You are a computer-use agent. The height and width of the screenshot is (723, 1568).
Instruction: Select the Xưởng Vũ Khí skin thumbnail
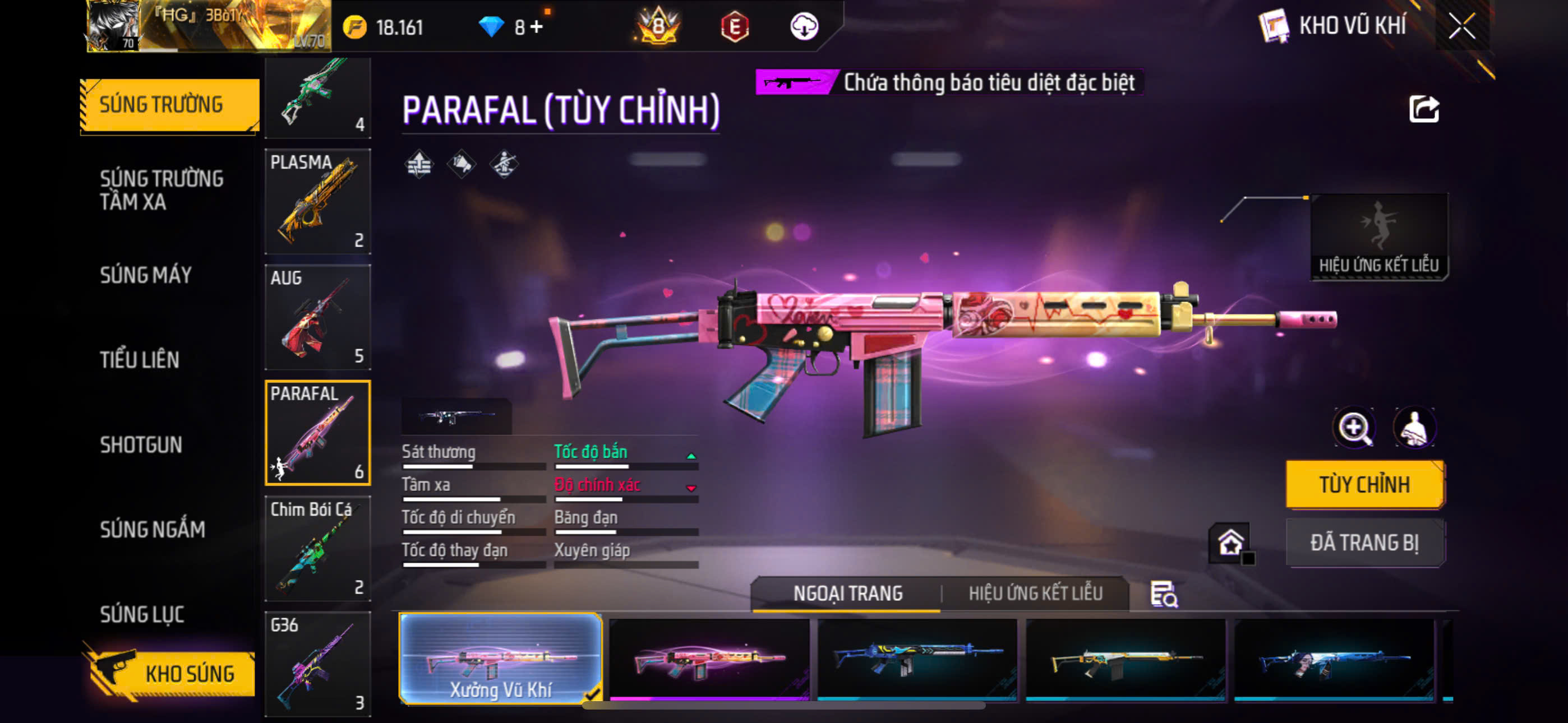(500, 659)
